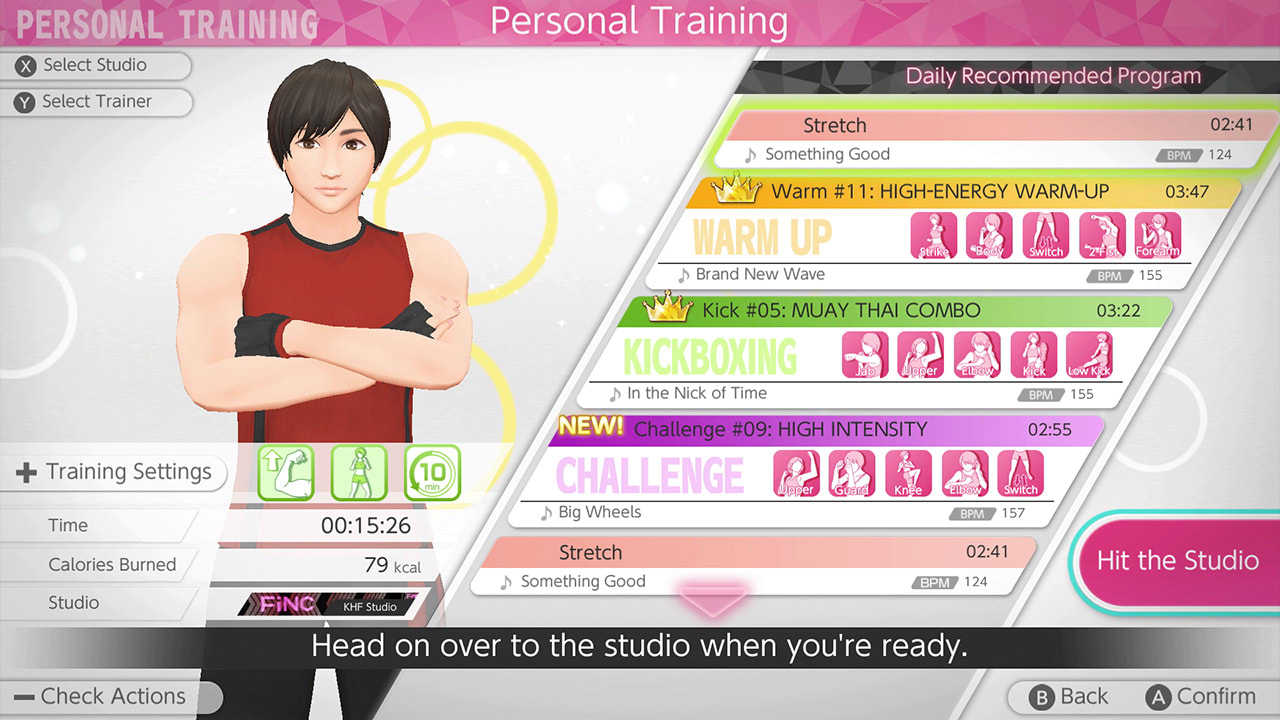
Task: Open Training Settings
Action: [115, 471]
